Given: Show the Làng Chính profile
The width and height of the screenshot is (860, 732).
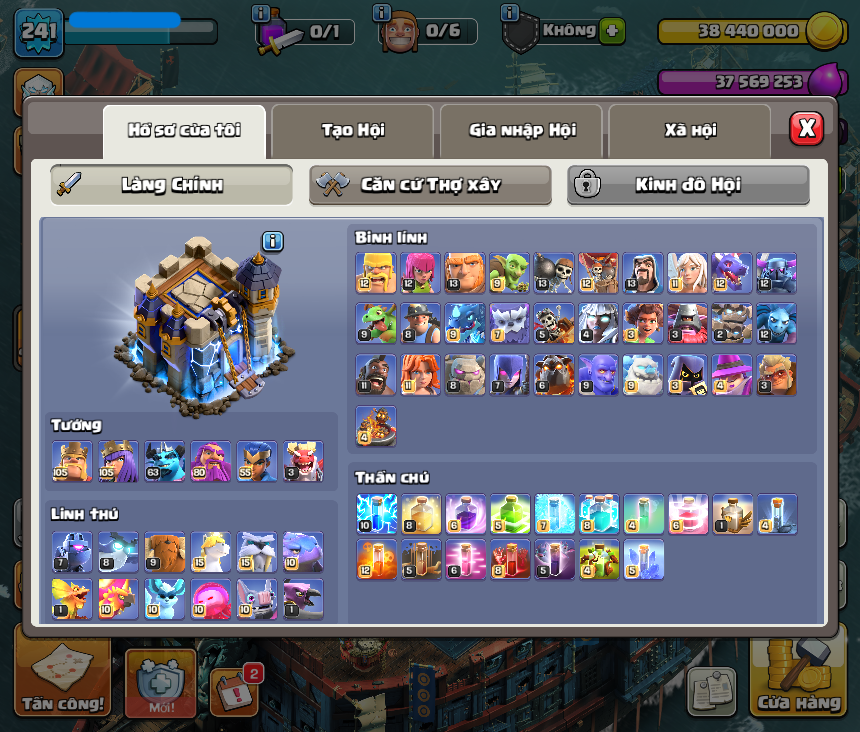Looking at the screenshot, I should [172, 185].
